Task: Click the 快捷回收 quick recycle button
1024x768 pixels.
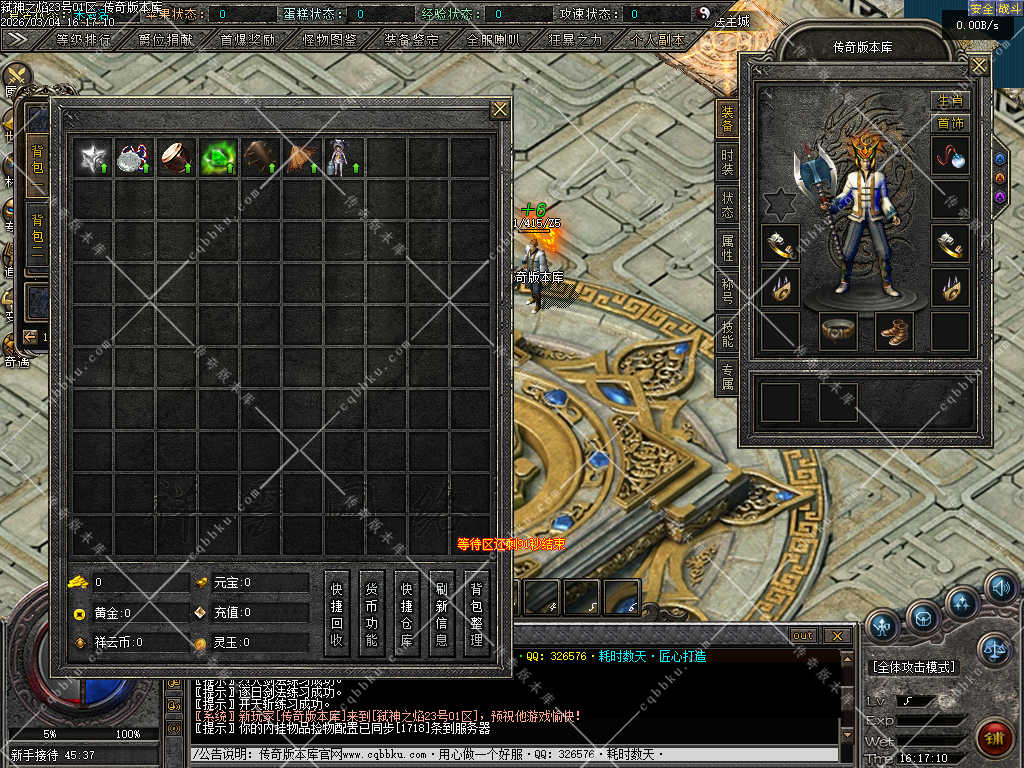Action: 337,613
